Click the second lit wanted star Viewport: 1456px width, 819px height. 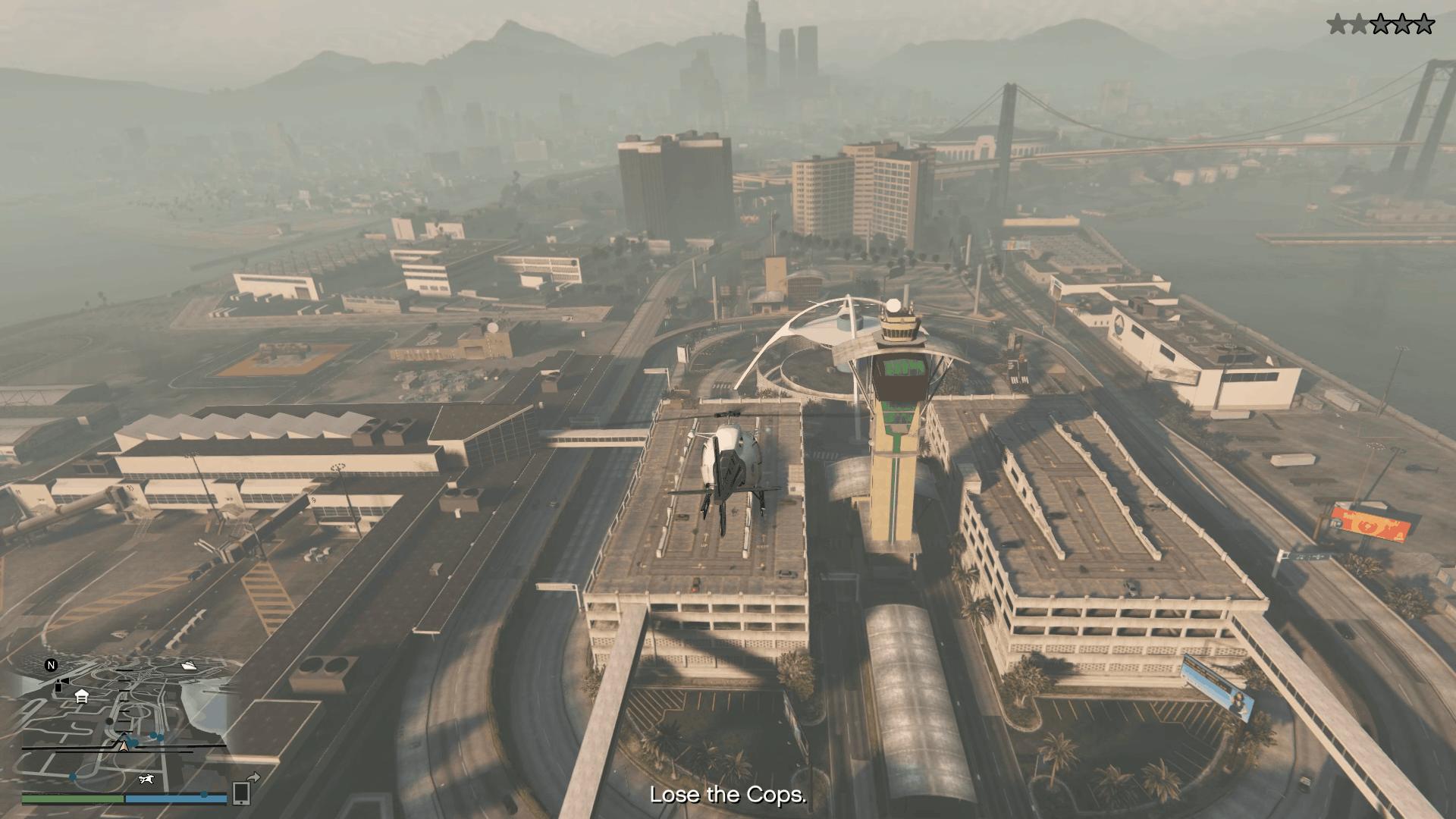click(x=1358, y=24)
